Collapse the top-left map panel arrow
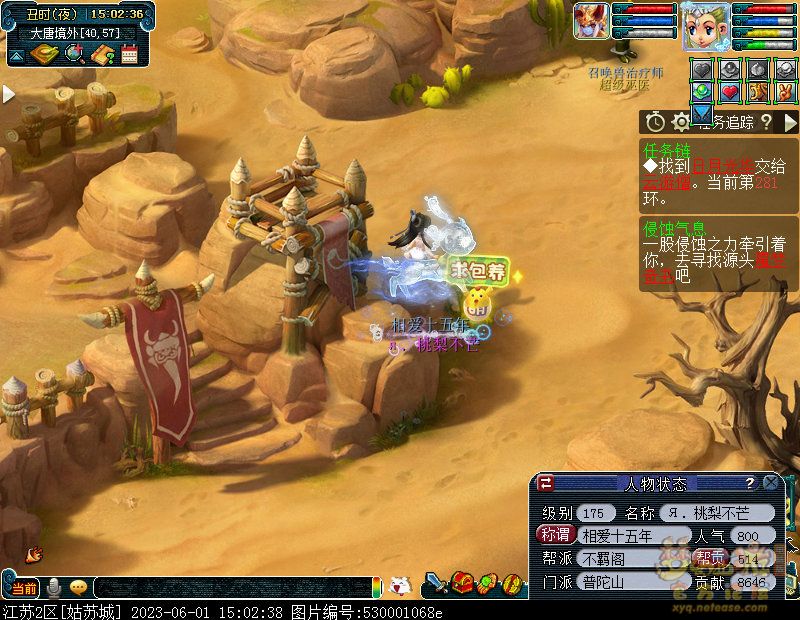Viewport: 800px width, 620px height. pos(17,55)
